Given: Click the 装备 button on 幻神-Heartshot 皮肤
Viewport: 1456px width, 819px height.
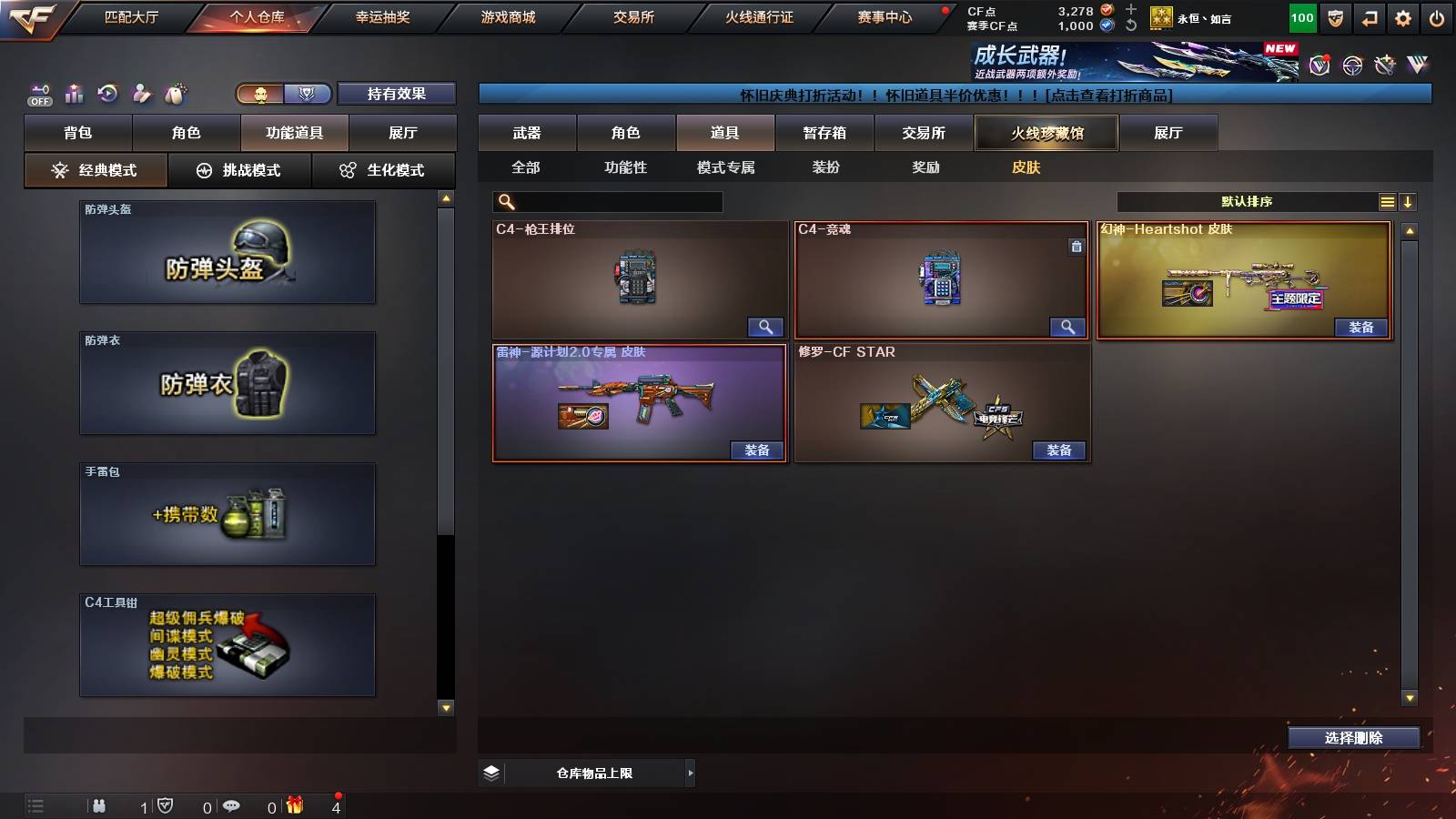Looking at the screenshot, I should [x=1361, y=328].
